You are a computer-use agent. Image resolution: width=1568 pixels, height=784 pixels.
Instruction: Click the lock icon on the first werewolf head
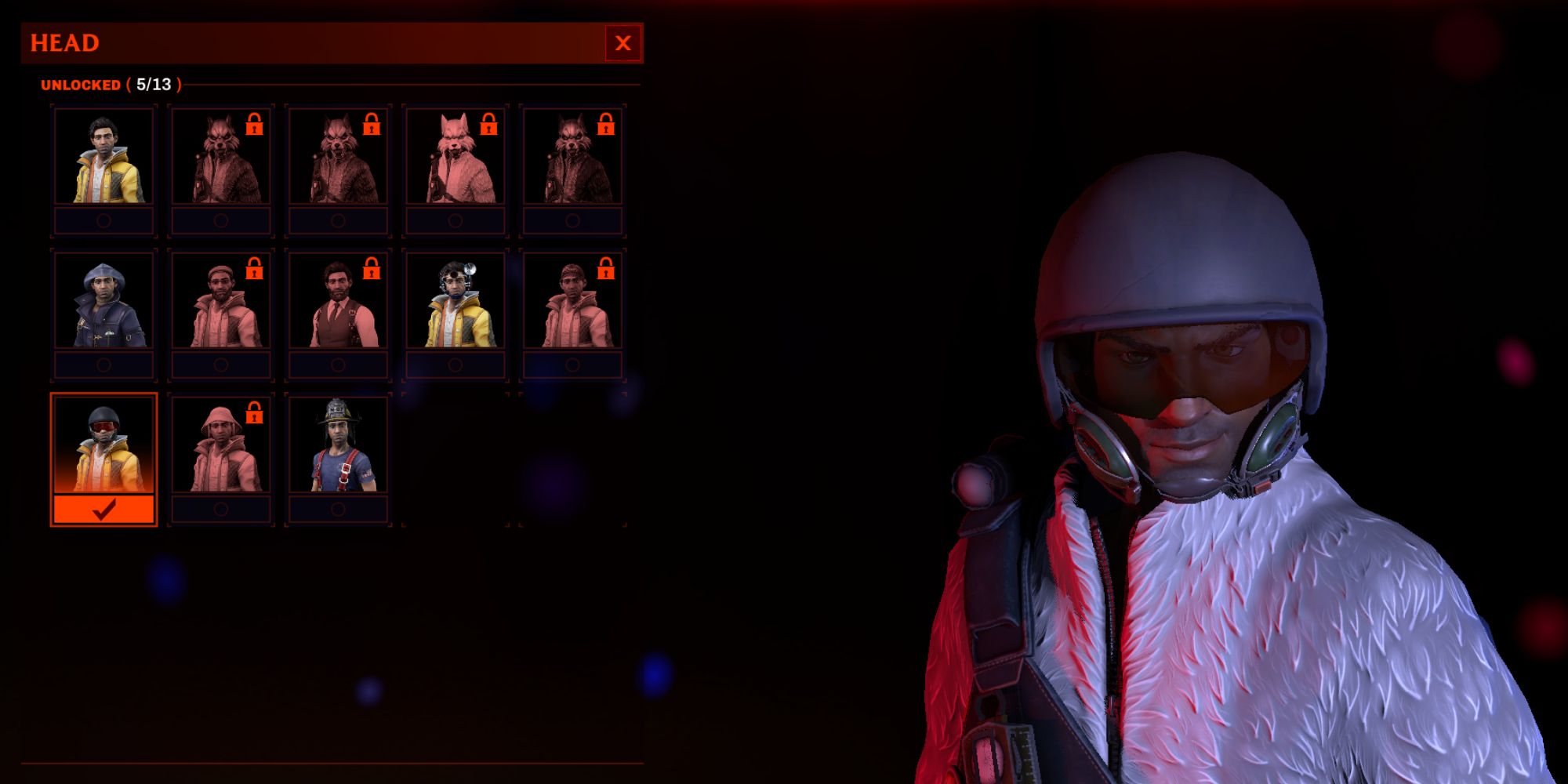254,124
